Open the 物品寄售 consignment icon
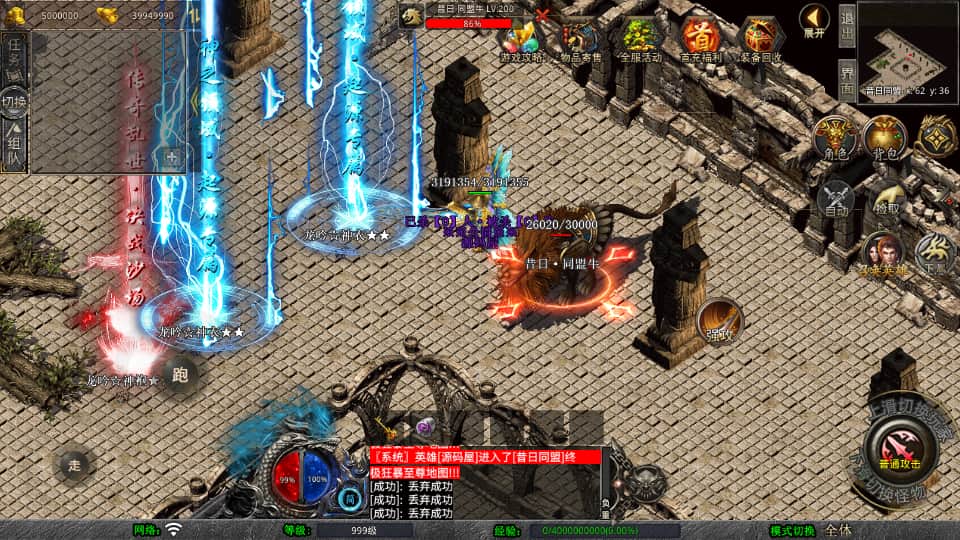This screenshot has width=960, height=540. [581, 40]
